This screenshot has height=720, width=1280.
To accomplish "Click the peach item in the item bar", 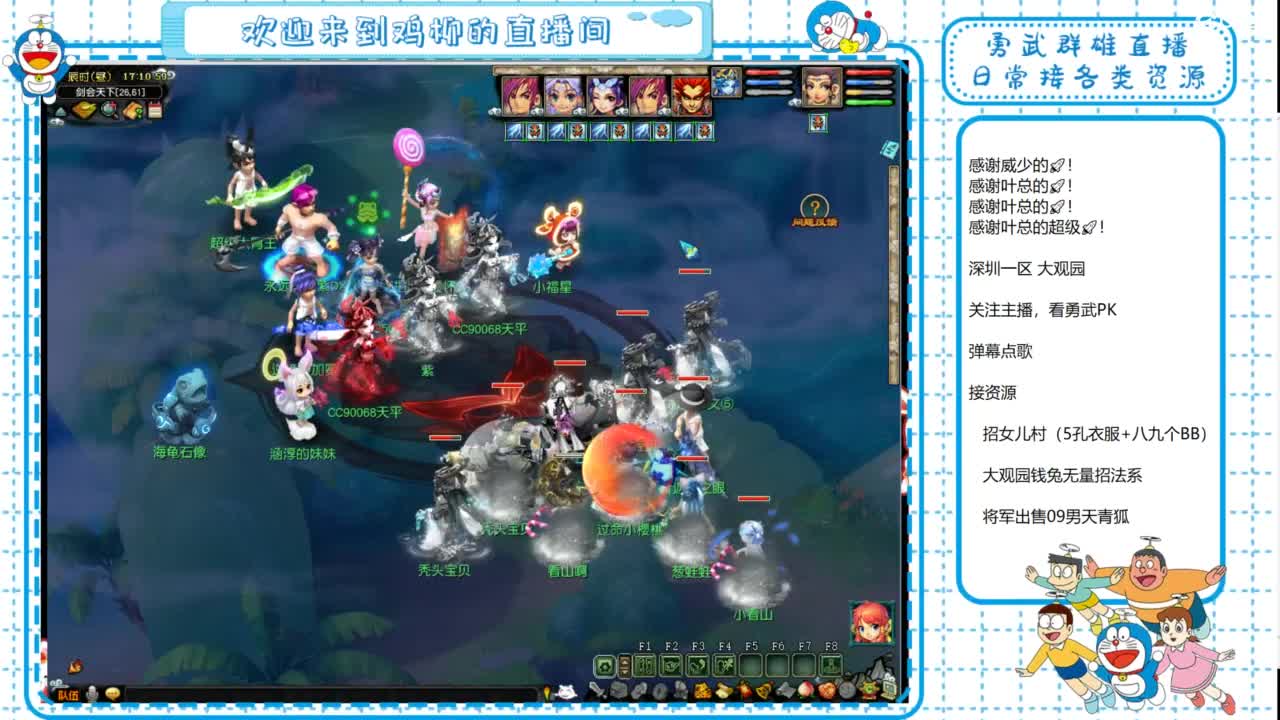I will coord(804,690).
